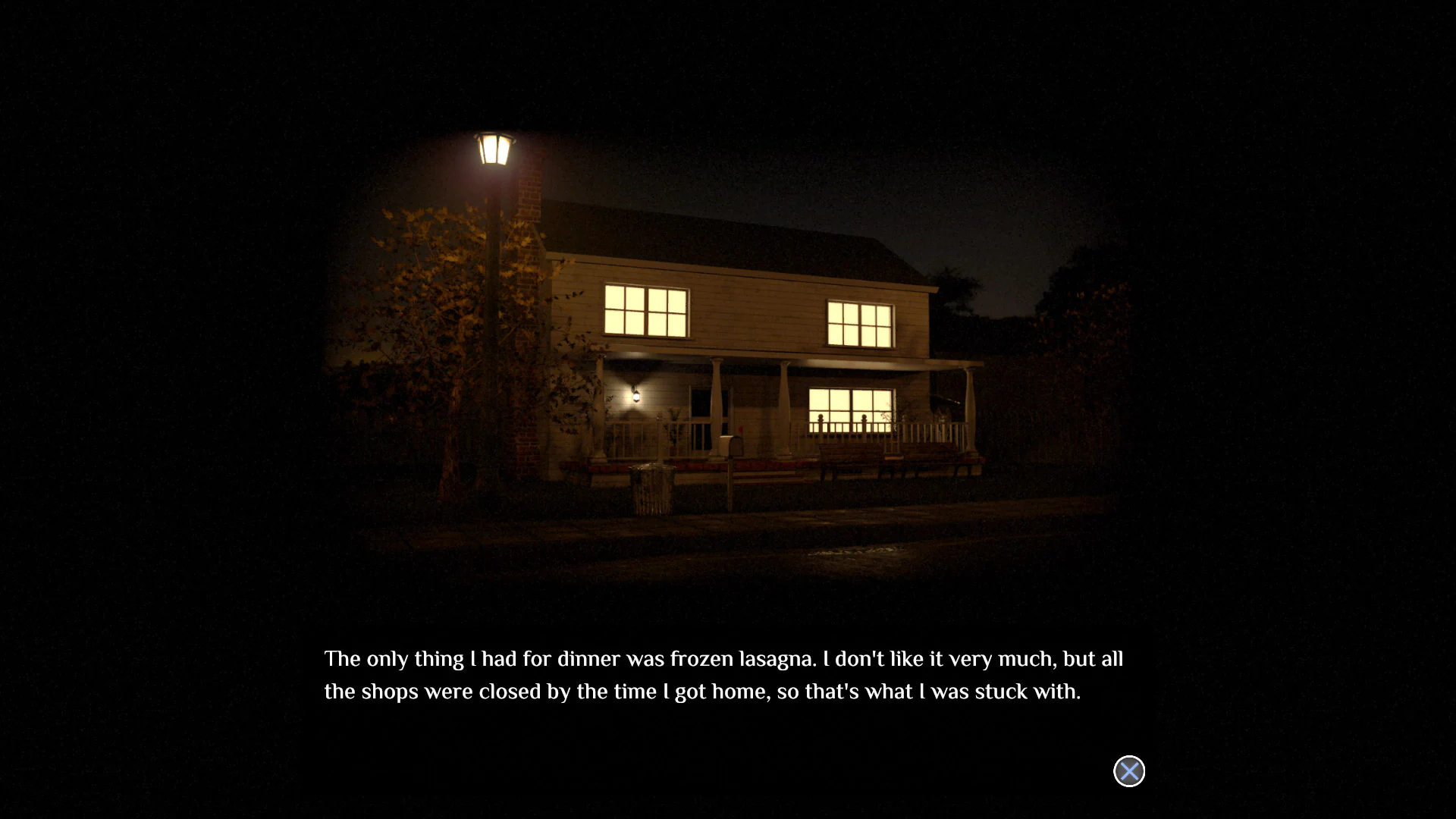
Task: Select the metal trash can
Action: 652,485
